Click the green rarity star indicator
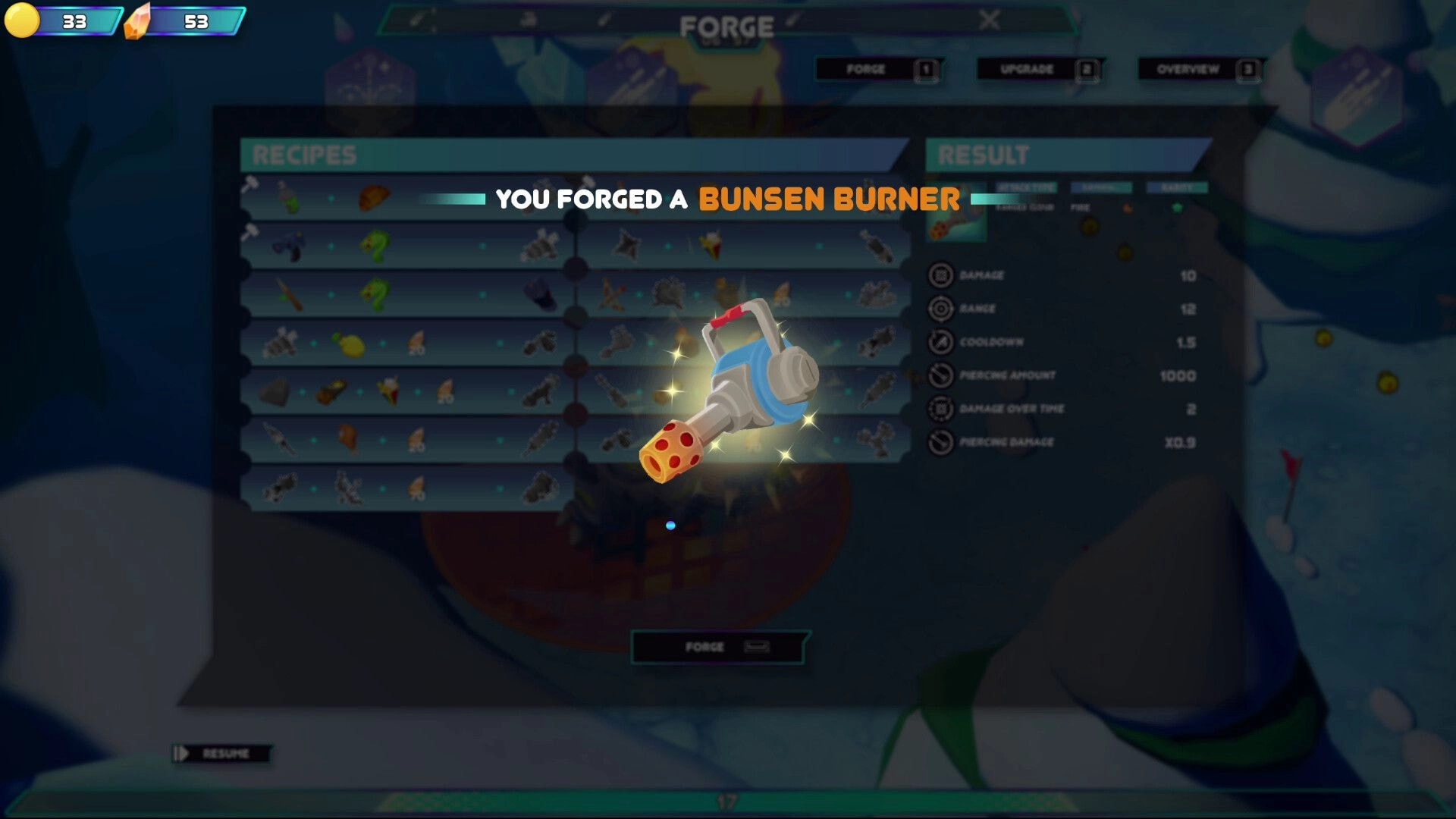 tap(1178, 206)
